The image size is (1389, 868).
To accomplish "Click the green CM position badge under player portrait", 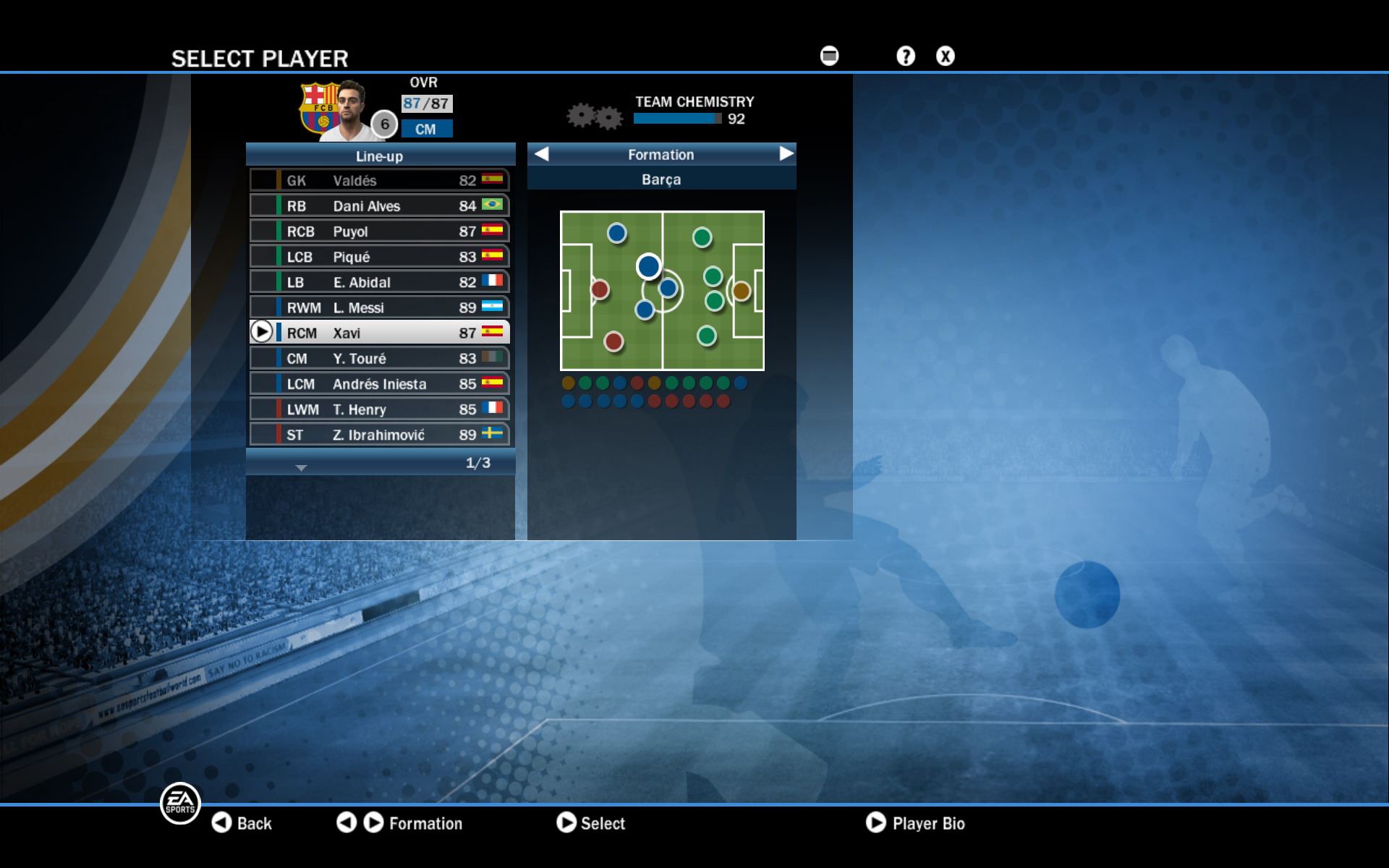I will coord(426,129).
